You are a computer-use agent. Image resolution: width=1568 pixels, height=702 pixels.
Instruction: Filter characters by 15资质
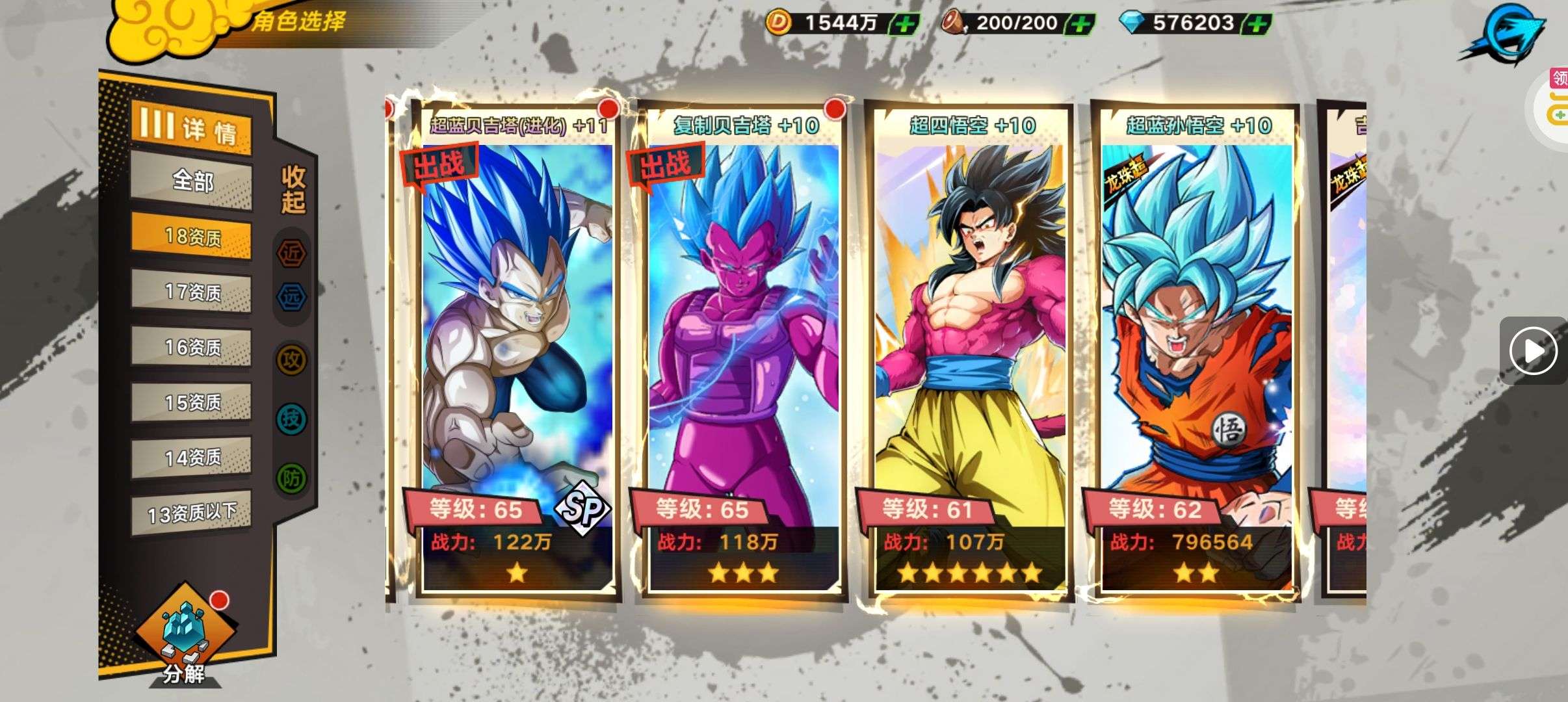point(192,402)
